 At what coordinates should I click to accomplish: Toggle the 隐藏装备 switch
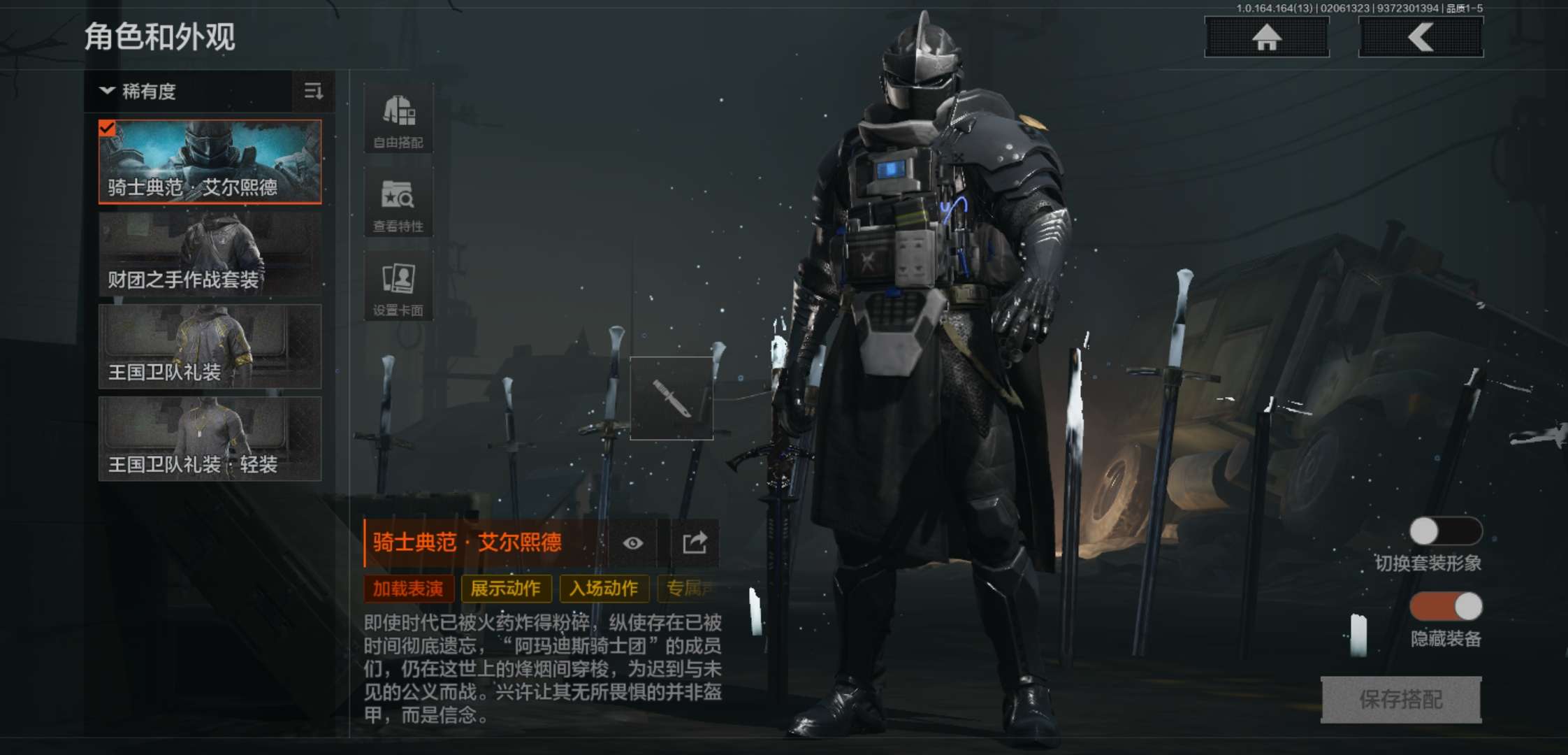[x=1445, y=606]
